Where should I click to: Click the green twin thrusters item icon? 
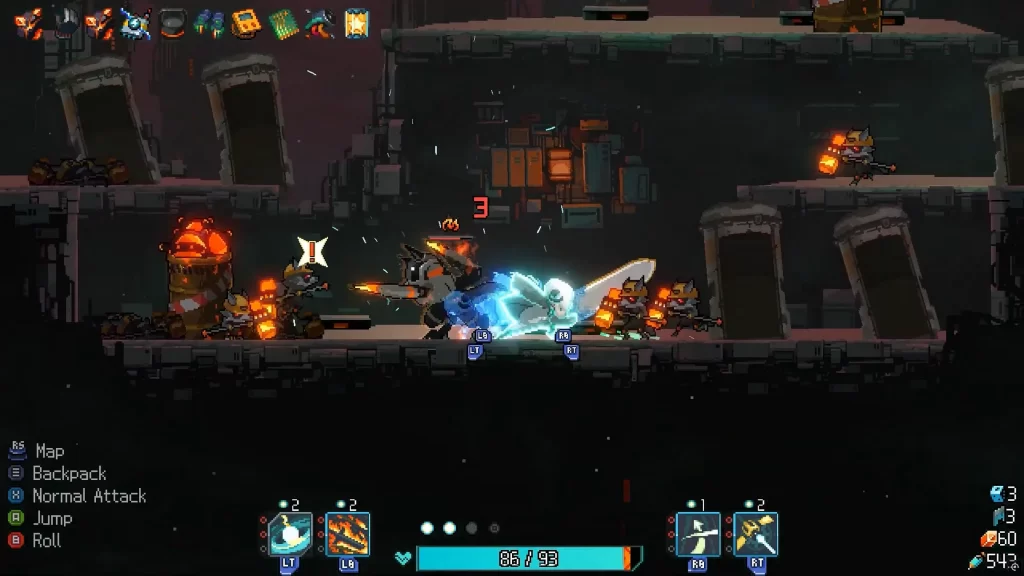pos(209,22)
